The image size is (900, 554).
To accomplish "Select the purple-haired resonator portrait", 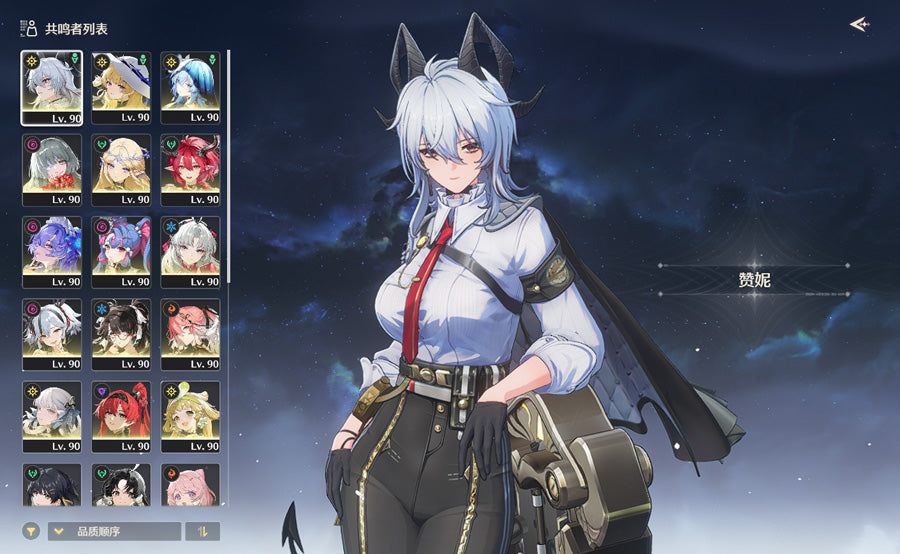I will pyautogui.click(x=51, y=252).
